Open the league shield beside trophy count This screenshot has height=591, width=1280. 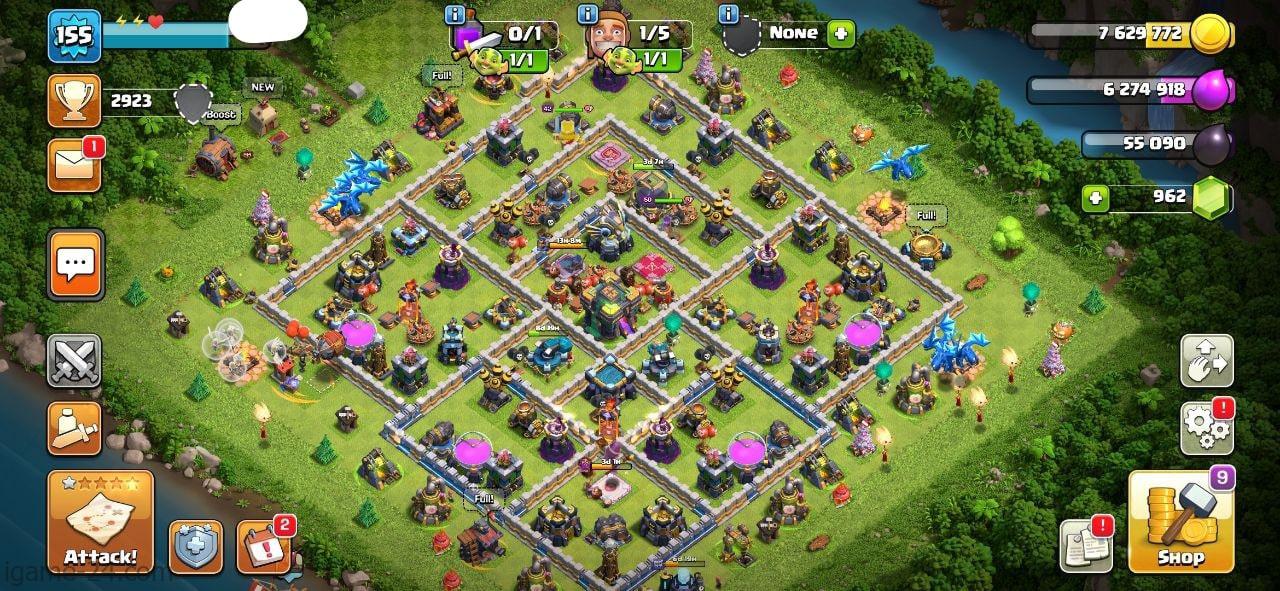193,100
